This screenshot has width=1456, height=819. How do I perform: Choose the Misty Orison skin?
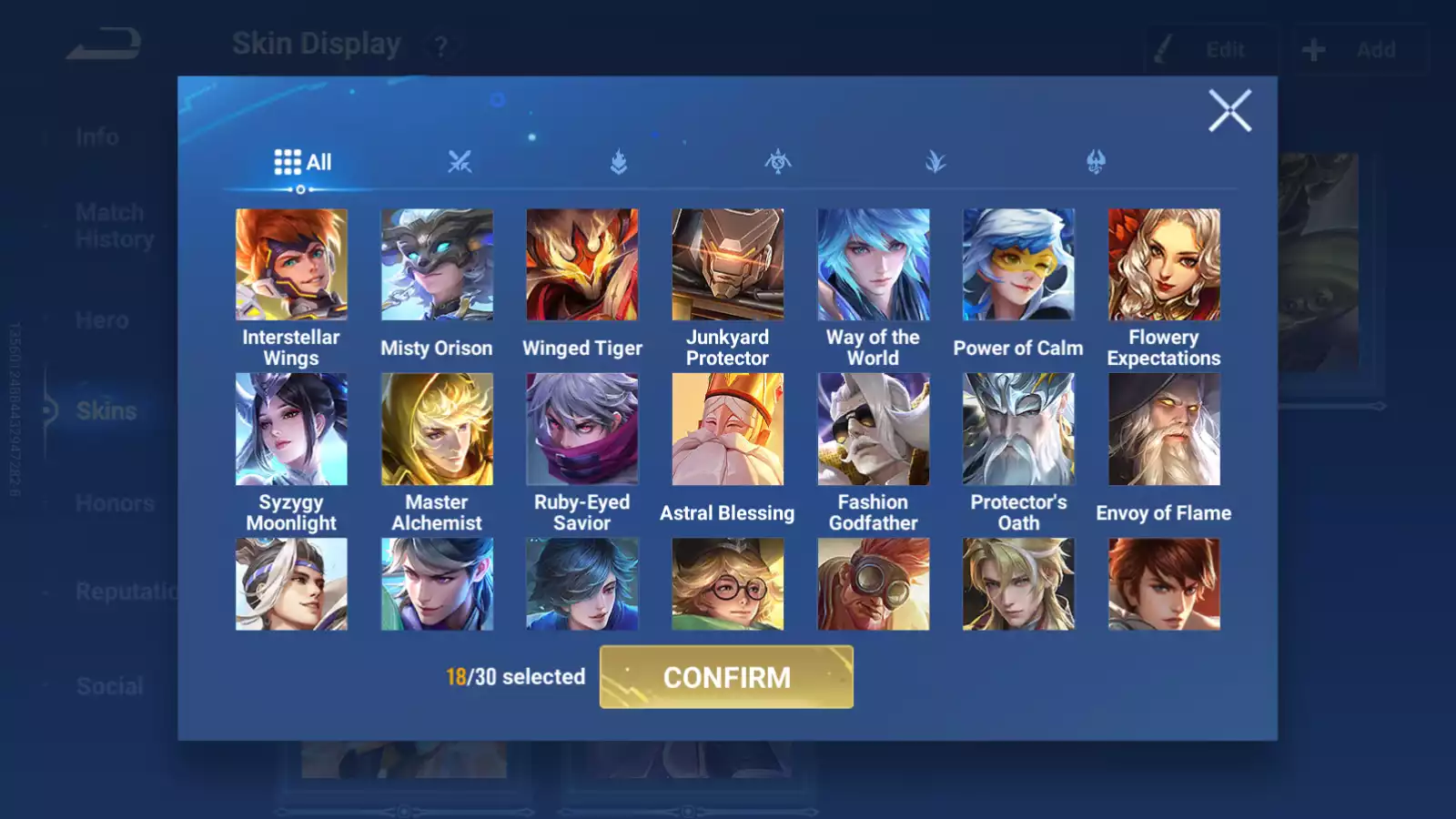437,265
